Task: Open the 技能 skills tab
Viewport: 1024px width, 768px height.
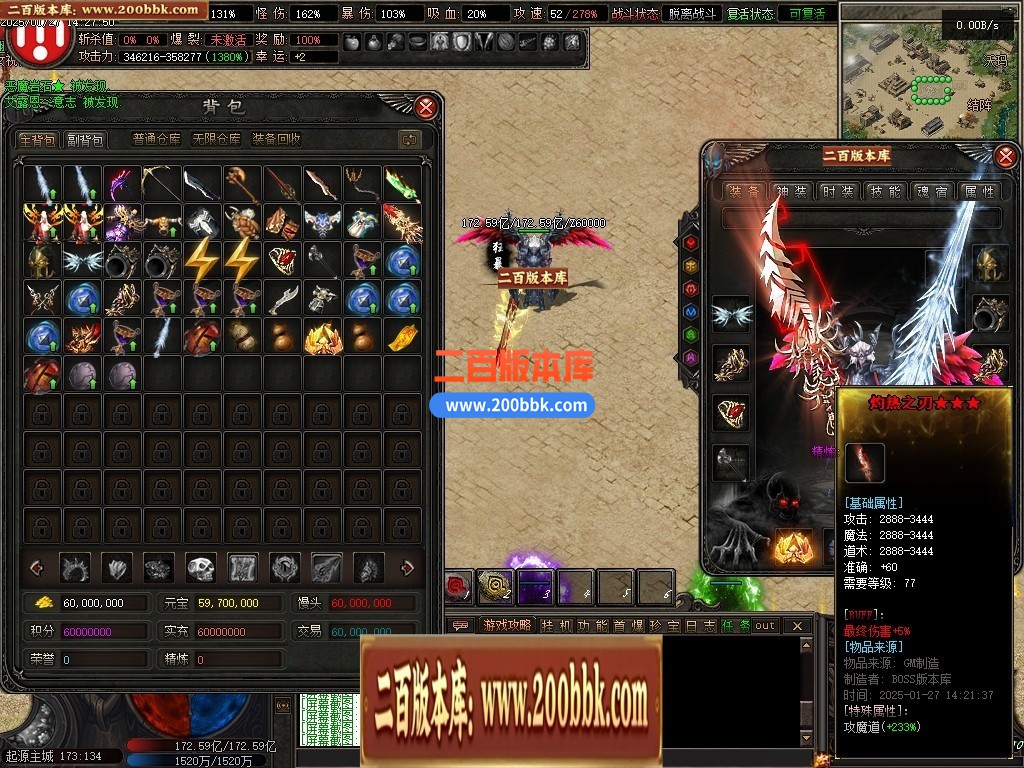Action: pyautogui.click(x=884, y=191)
